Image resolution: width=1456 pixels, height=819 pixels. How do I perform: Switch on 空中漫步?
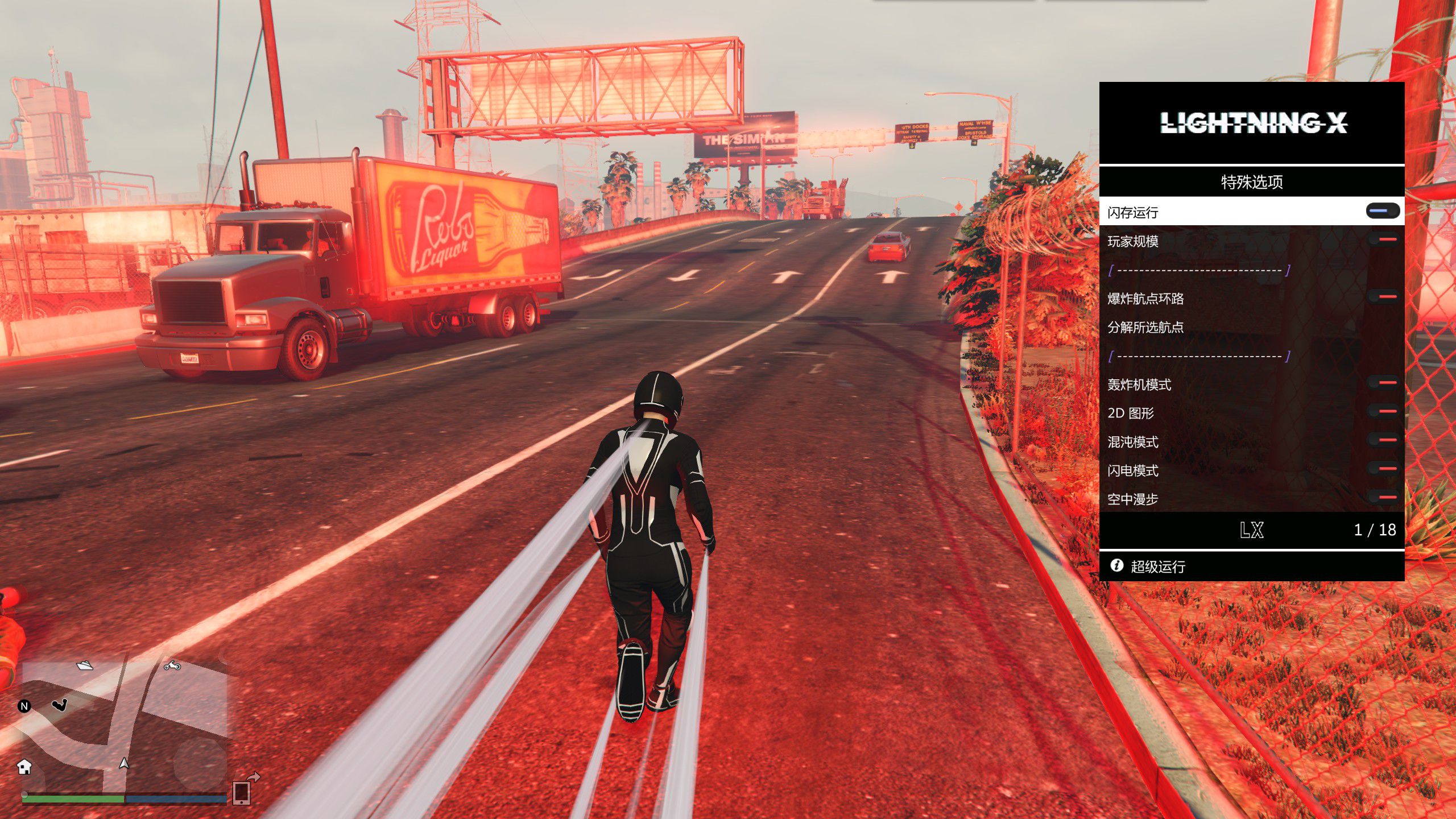[x=1383, y=498]
